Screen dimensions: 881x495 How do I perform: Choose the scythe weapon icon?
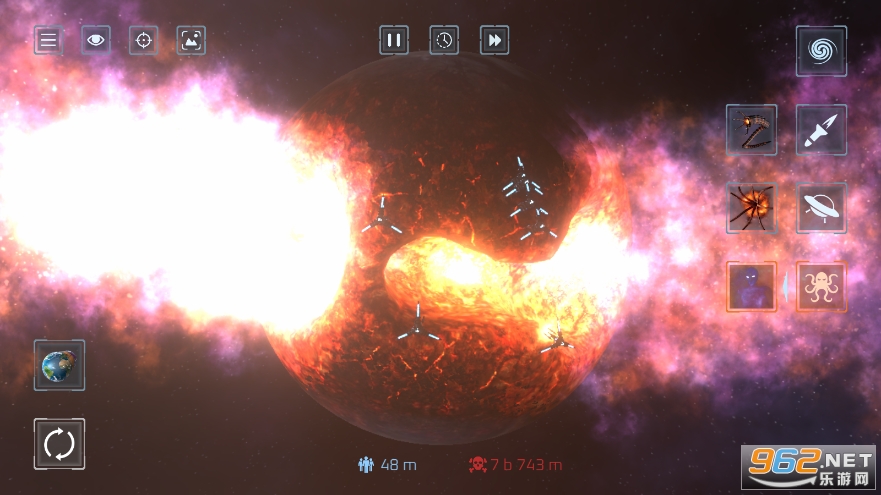[752, 130]
